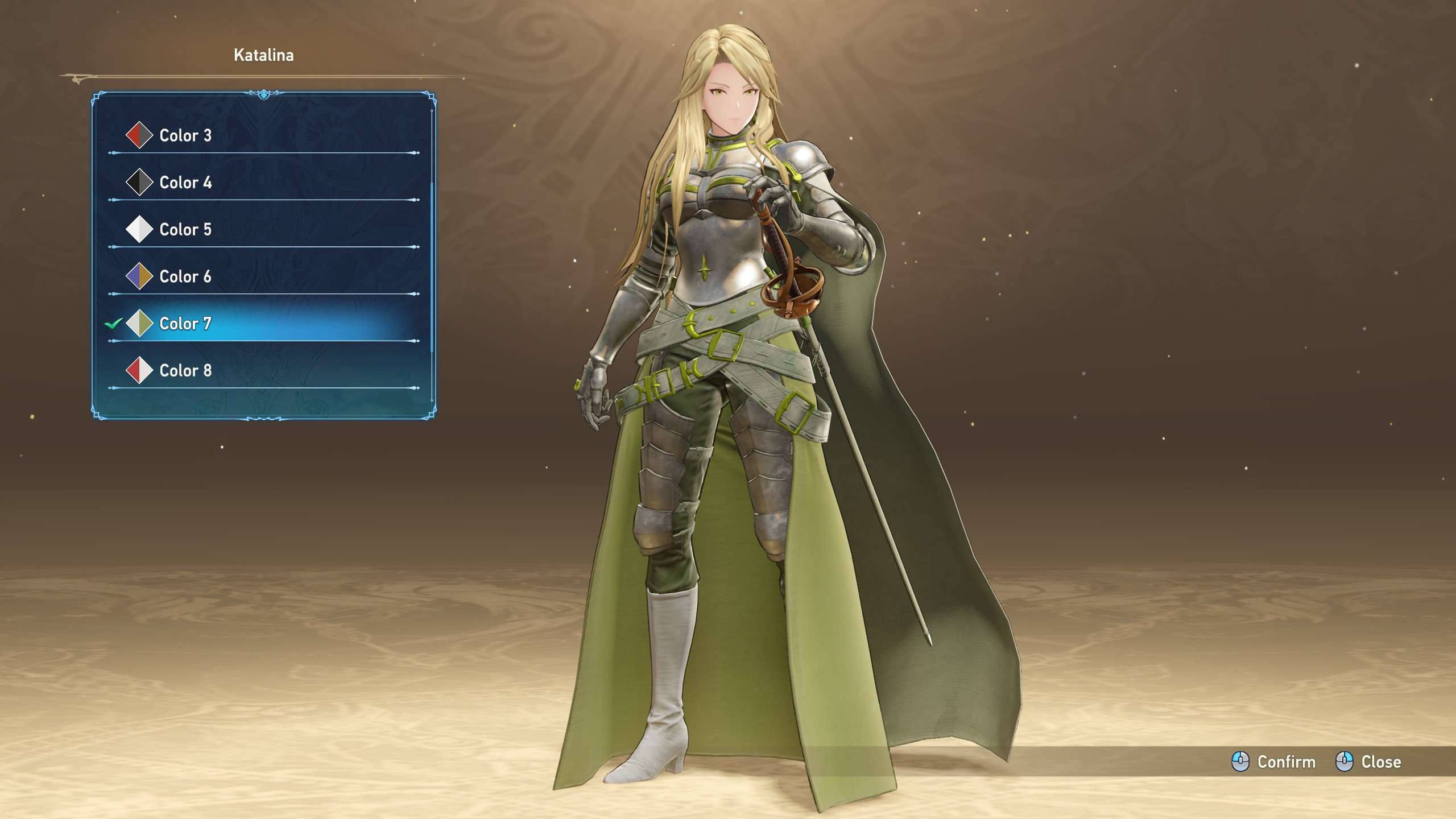Screen dimensions: 1456x819
Task: Close the color selection screen
Action: point(1369,762)
